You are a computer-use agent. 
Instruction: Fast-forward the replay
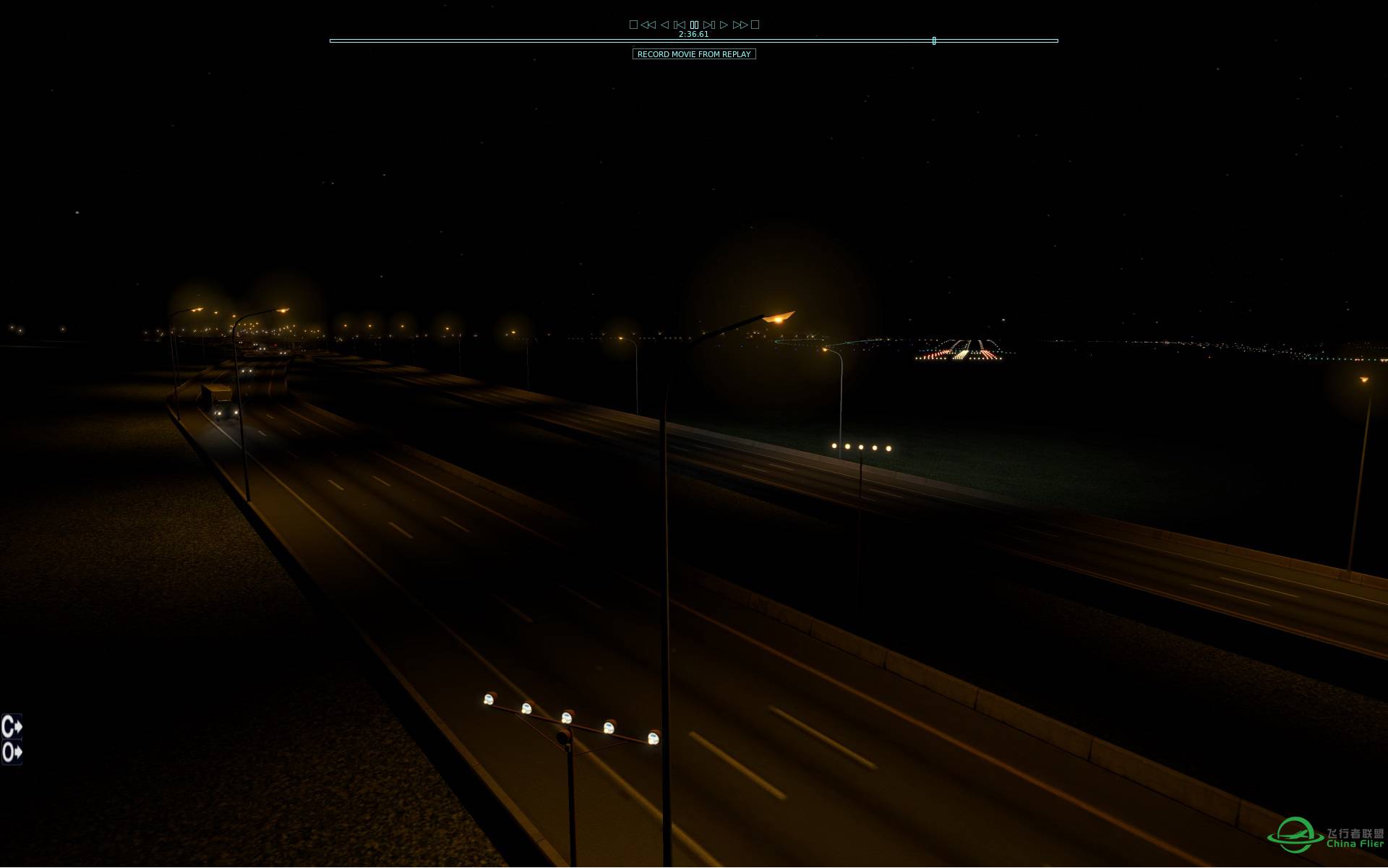[x=740, y=24]
